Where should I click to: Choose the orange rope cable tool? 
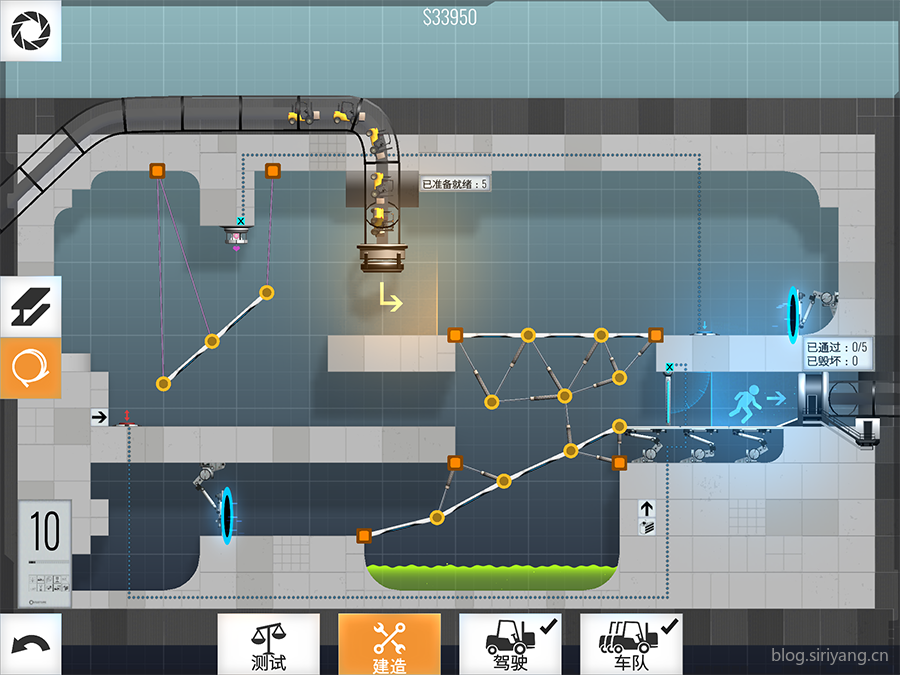30,368
